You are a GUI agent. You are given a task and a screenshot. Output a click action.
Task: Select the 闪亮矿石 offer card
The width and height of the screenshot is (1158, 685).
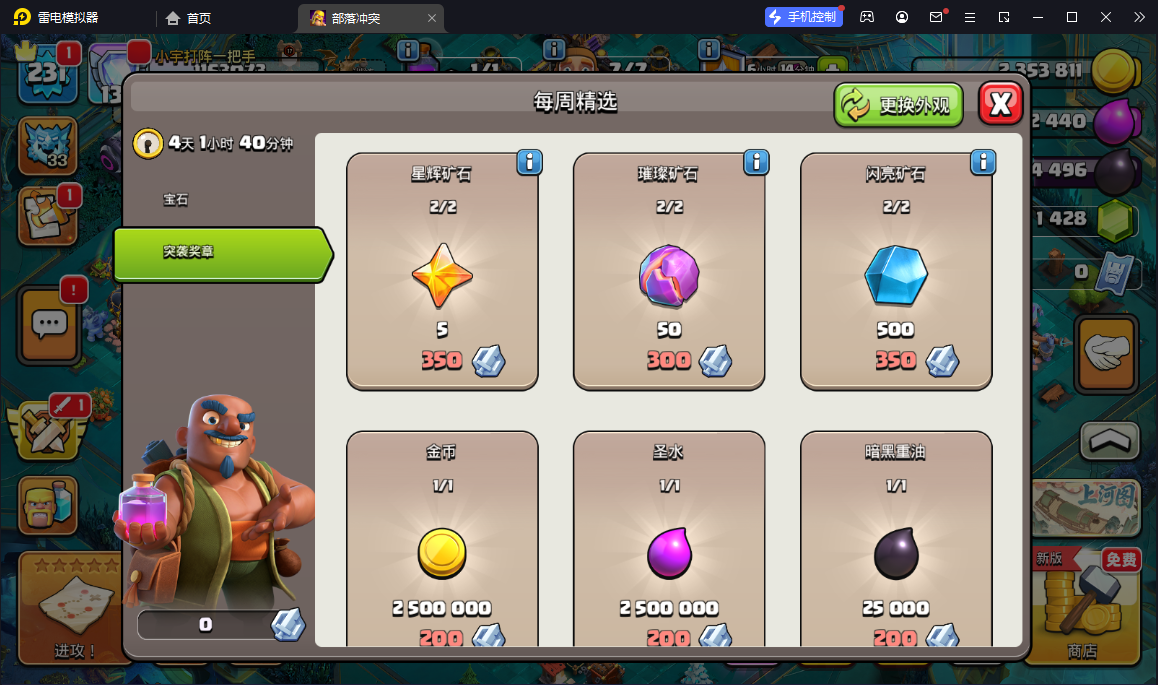896,272
